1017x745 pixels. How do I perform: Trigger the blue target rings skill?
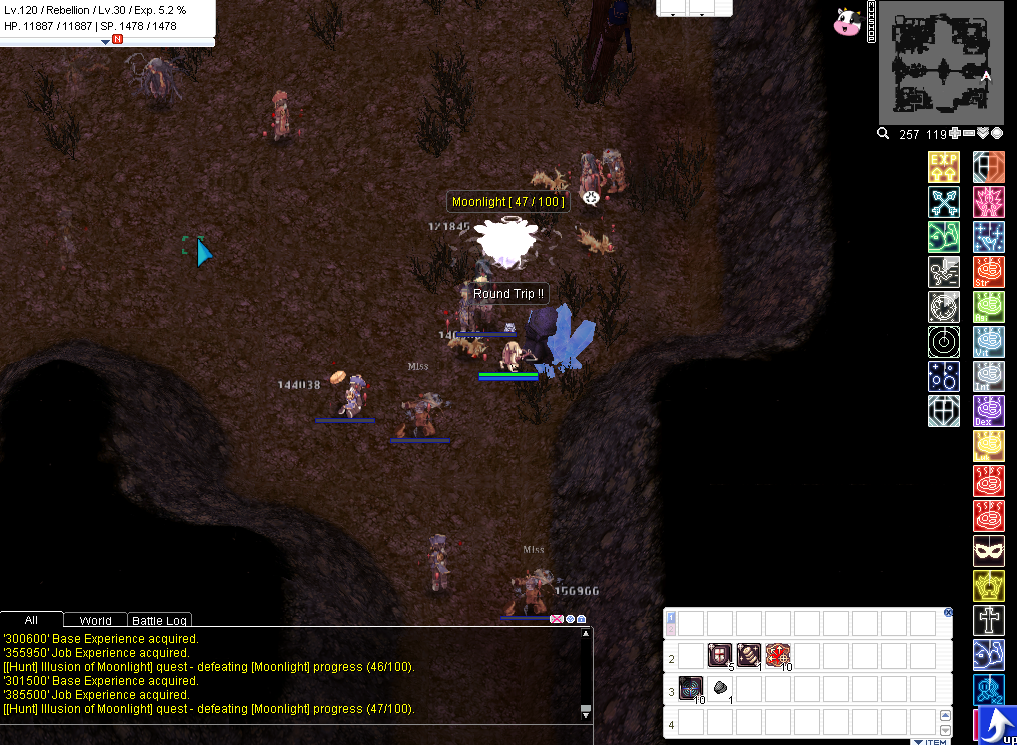click(691, 688)
